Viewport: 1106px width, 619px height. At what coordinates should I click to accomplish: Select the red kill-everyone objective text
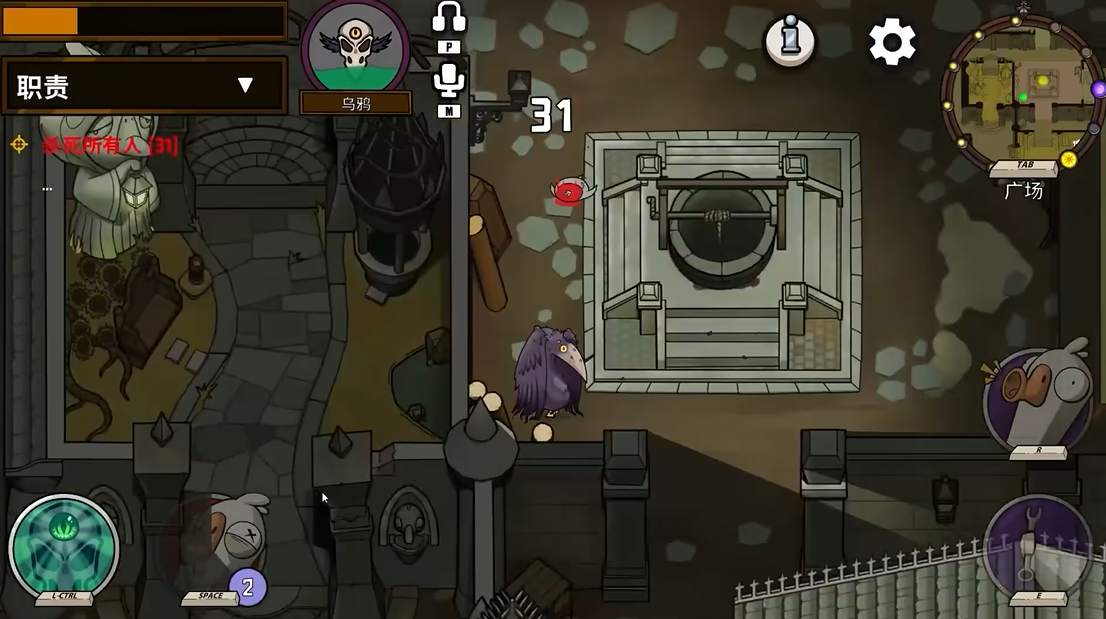click(x=110, y=146)
